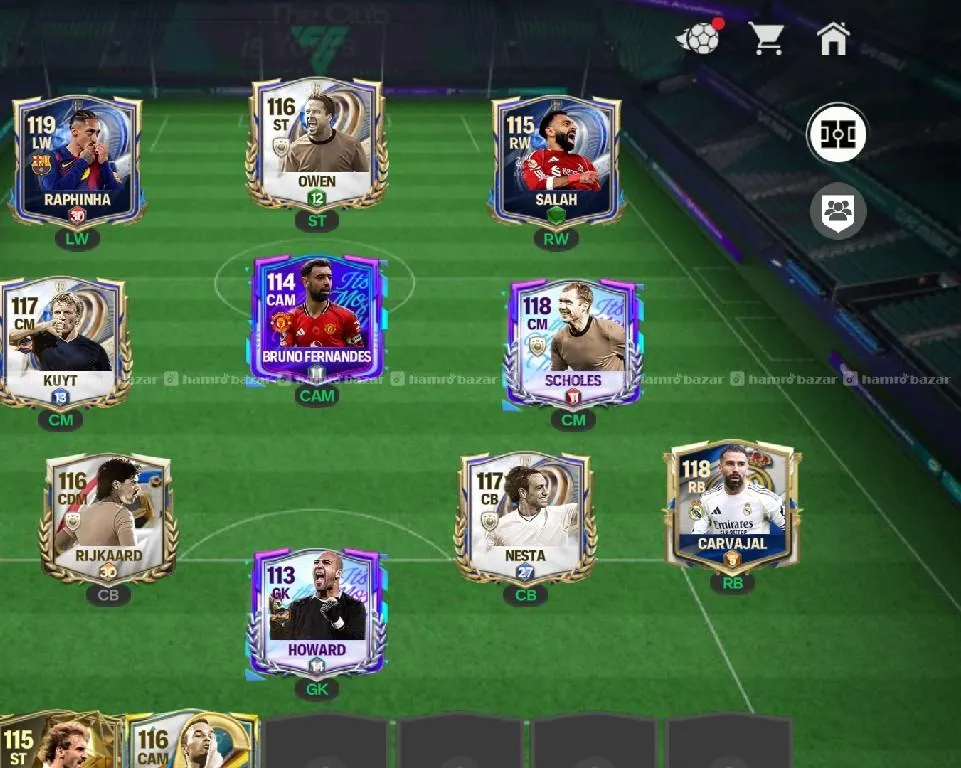Select the Bruno Fernandes CAM card
This screenshot has width=961, height=768.
click(x=316, y=320)
